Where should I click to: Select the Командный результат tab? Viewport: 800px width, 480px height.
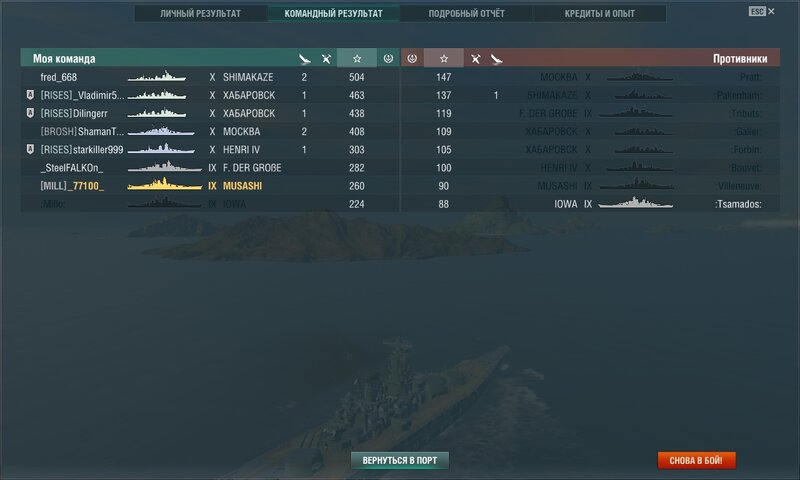point(333,14)
